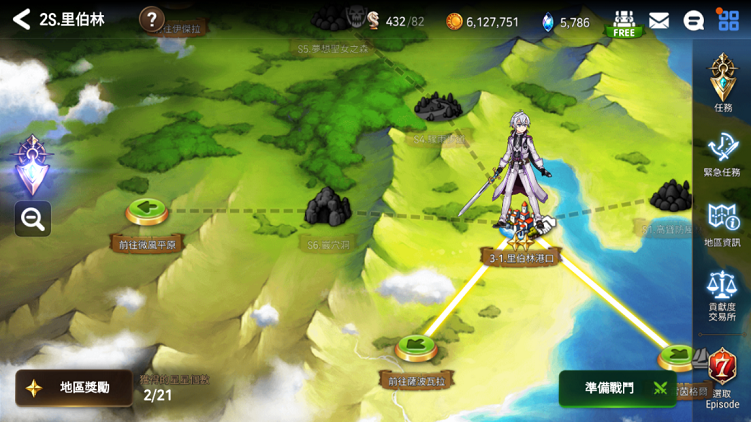
Task: Go back using the arrow beside 2S.里伯林
Action: click(x=21, y=20)
